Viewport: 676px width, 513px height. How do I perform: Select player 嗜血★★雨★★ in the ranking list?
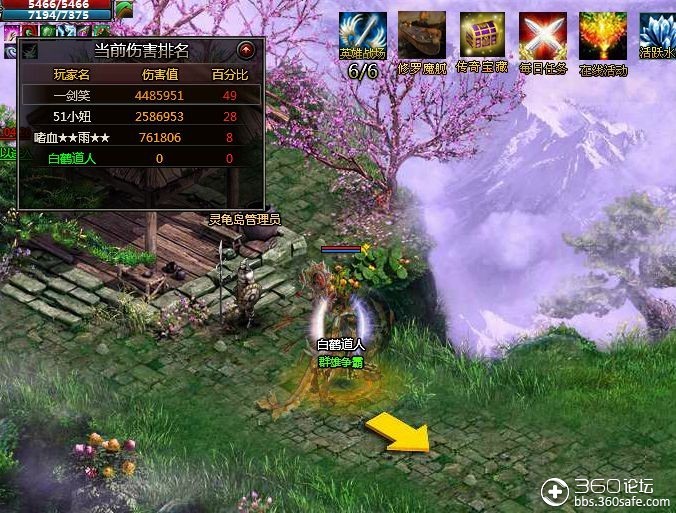[70, 137]
